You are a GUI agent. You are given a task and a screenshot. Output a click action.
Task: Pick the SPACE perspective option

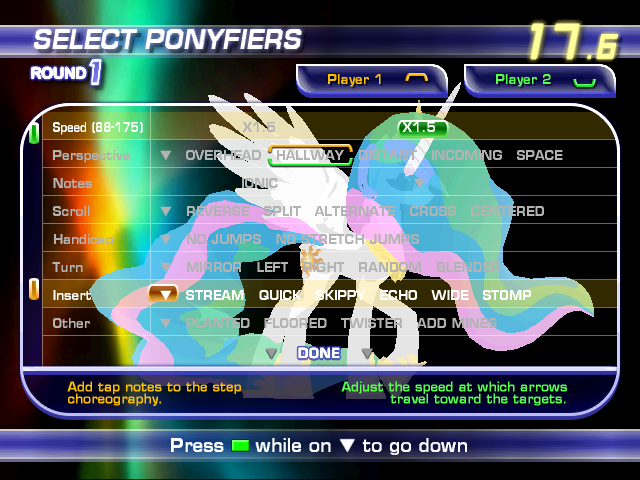pyautogui.click(x=539, y=155)
